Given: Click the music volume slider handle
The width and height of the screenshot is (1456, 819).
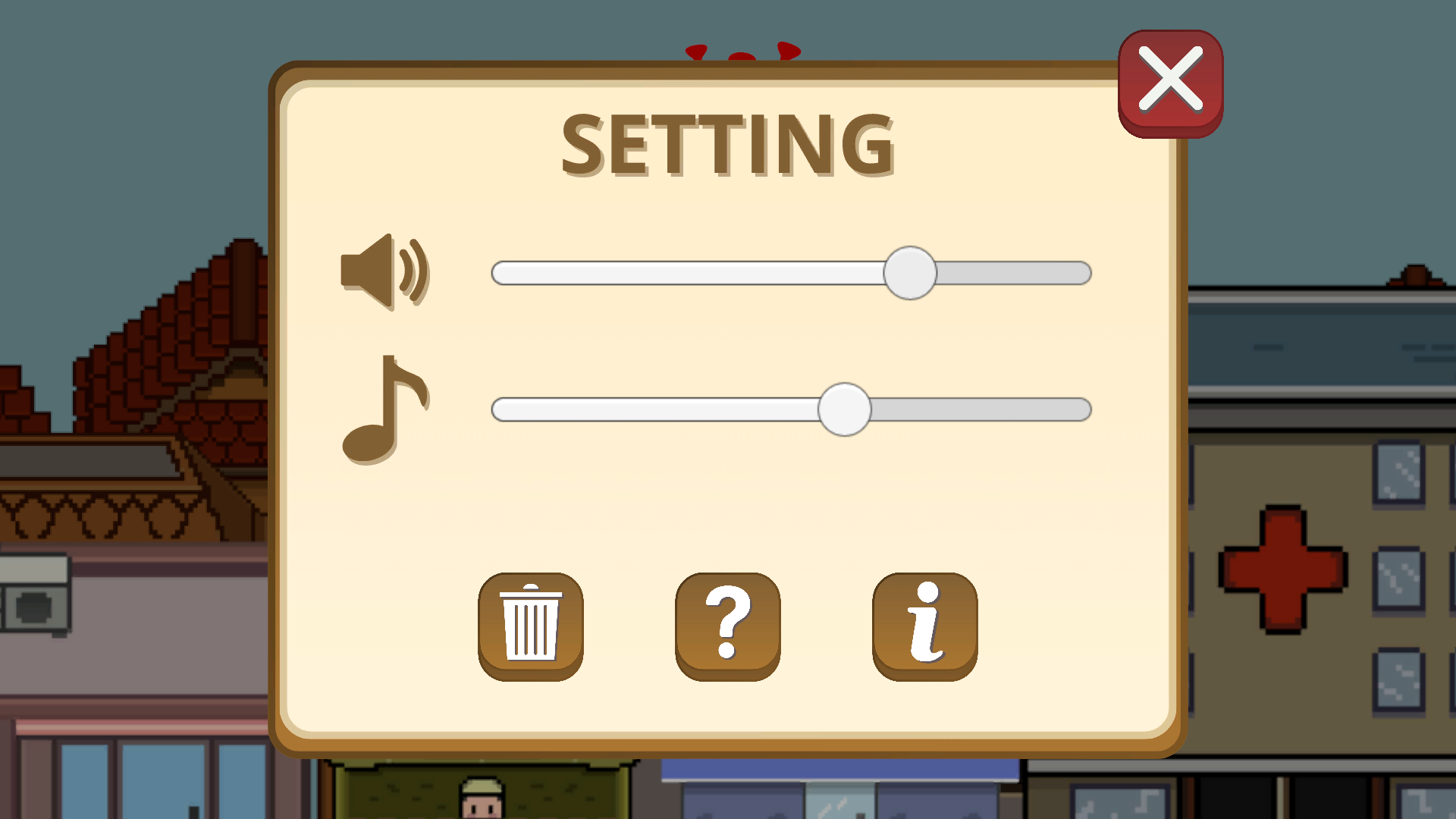Looking at the screenshot, I should (x=845, y=409).
